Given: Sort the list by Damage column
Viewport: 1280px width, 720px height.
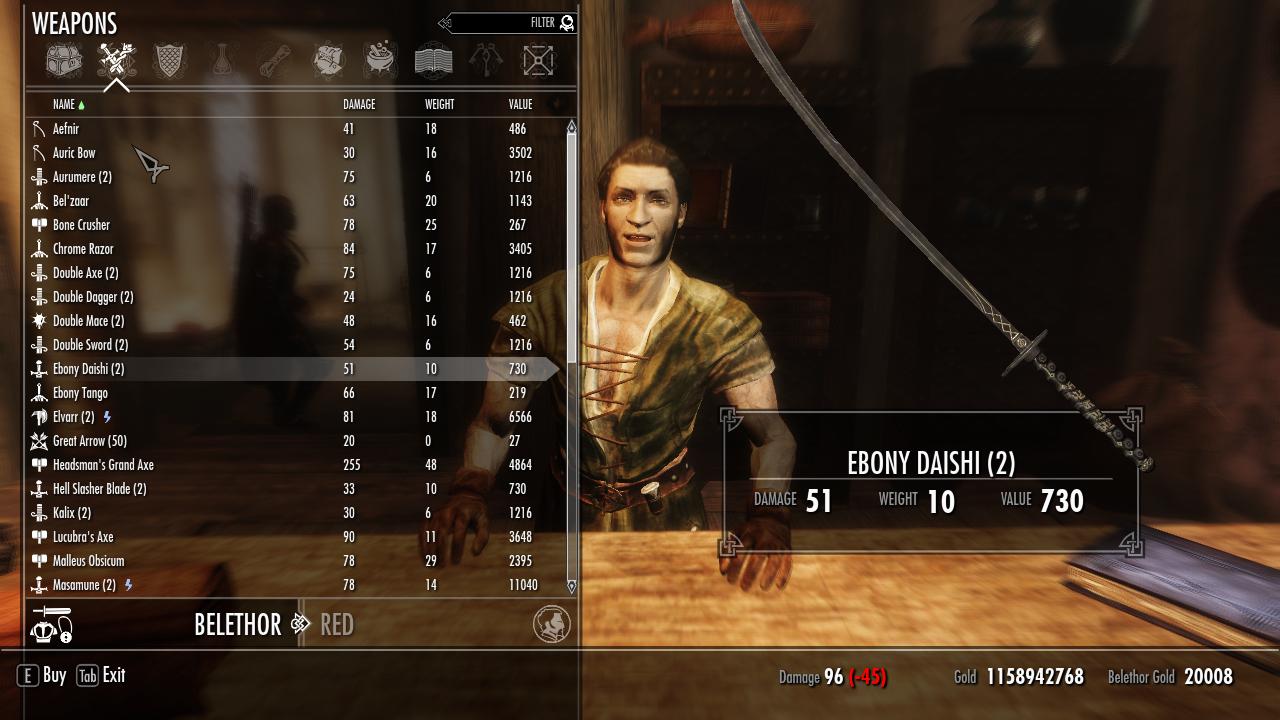Looking at the screenshot, I should pos(359,105).
